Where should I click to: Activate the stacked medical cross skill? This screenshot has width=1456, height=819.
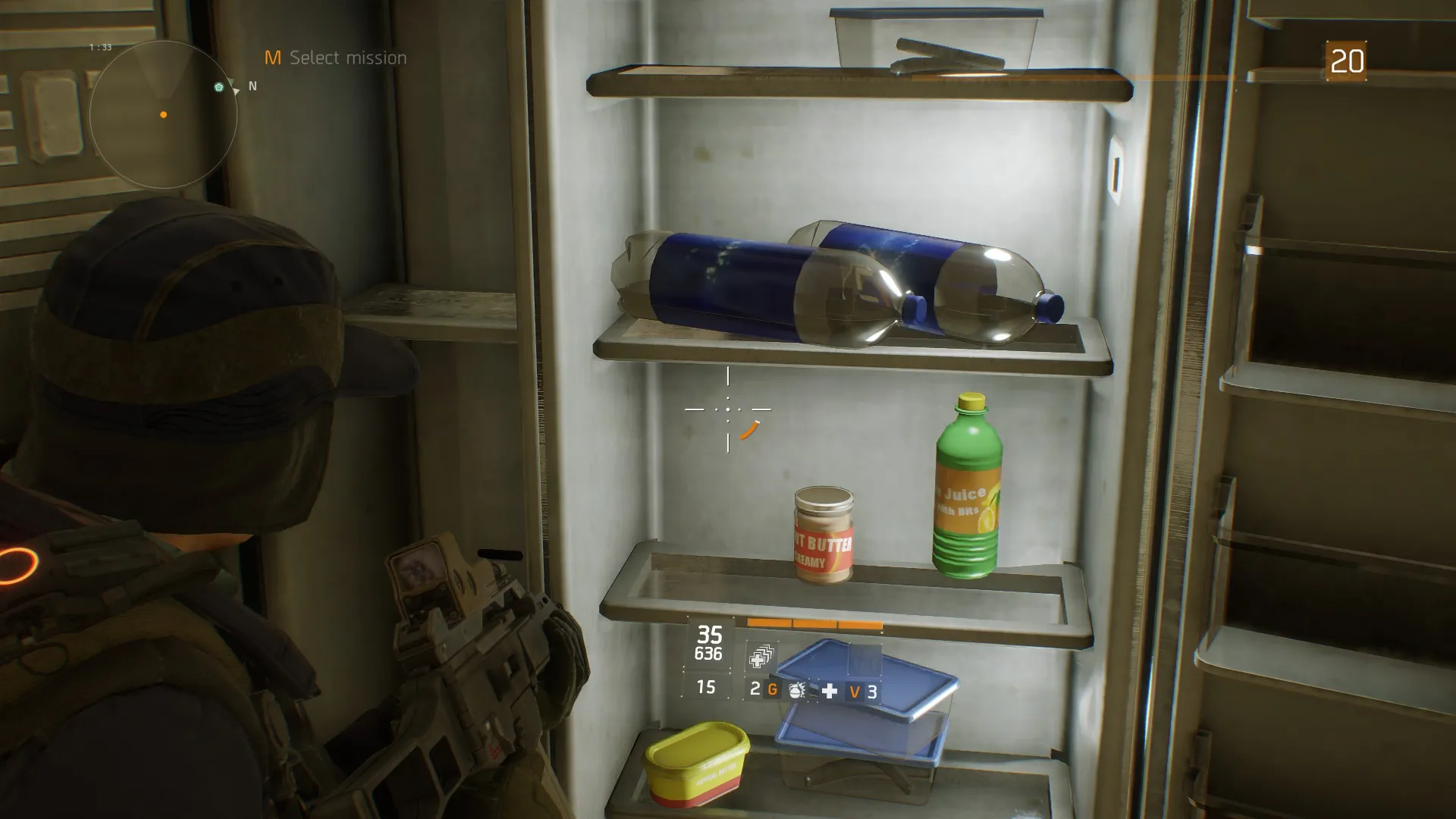761,657
